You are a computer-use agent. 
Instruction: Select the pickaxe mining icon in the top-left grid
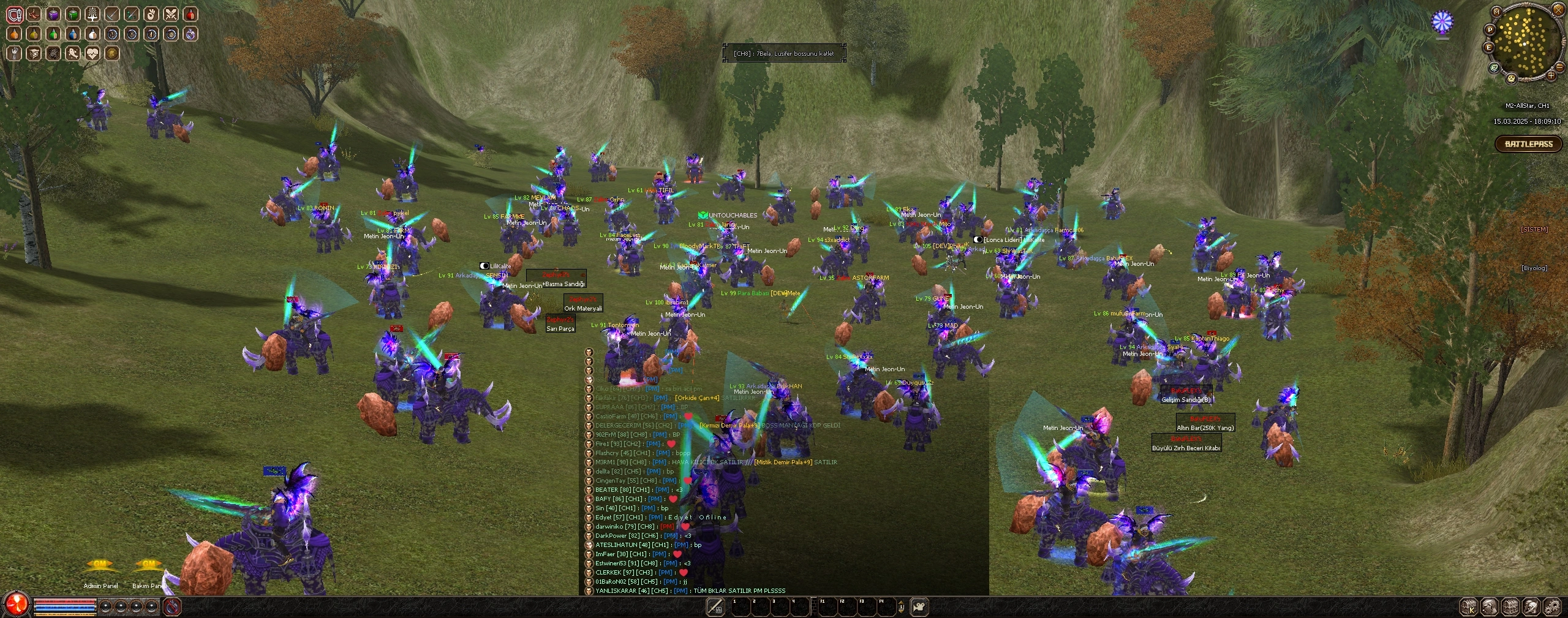click(111, 13)
